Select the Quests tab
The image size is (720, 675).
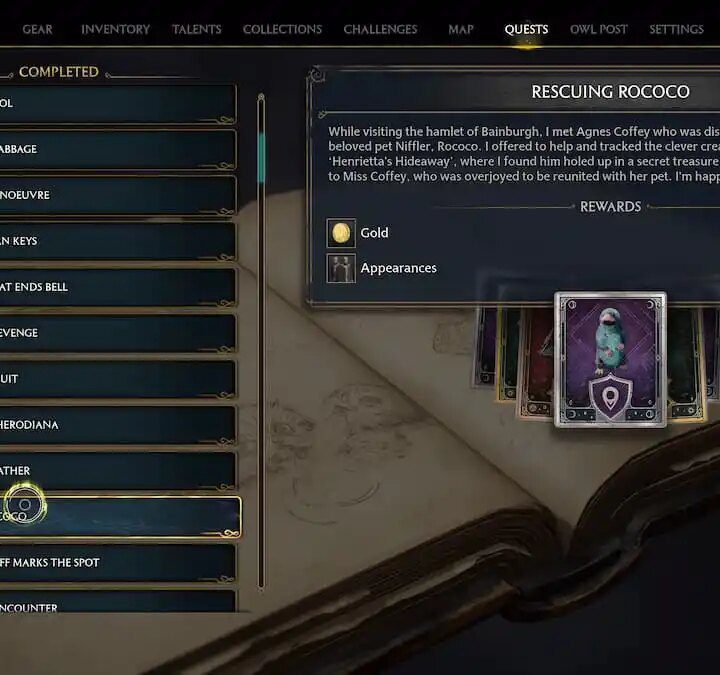tap(526, 29)
